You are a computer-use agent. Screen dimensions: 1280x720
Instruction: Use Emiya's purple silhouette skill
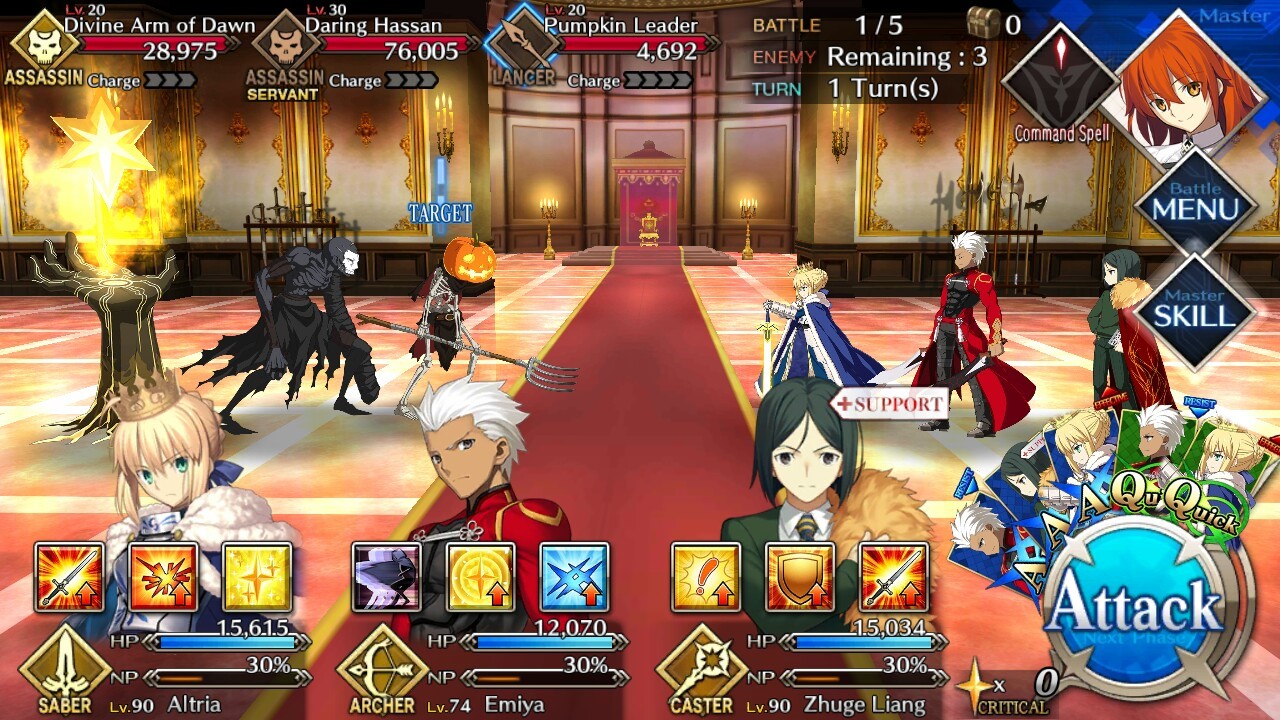pyautogui.click(x=387, y=577)
